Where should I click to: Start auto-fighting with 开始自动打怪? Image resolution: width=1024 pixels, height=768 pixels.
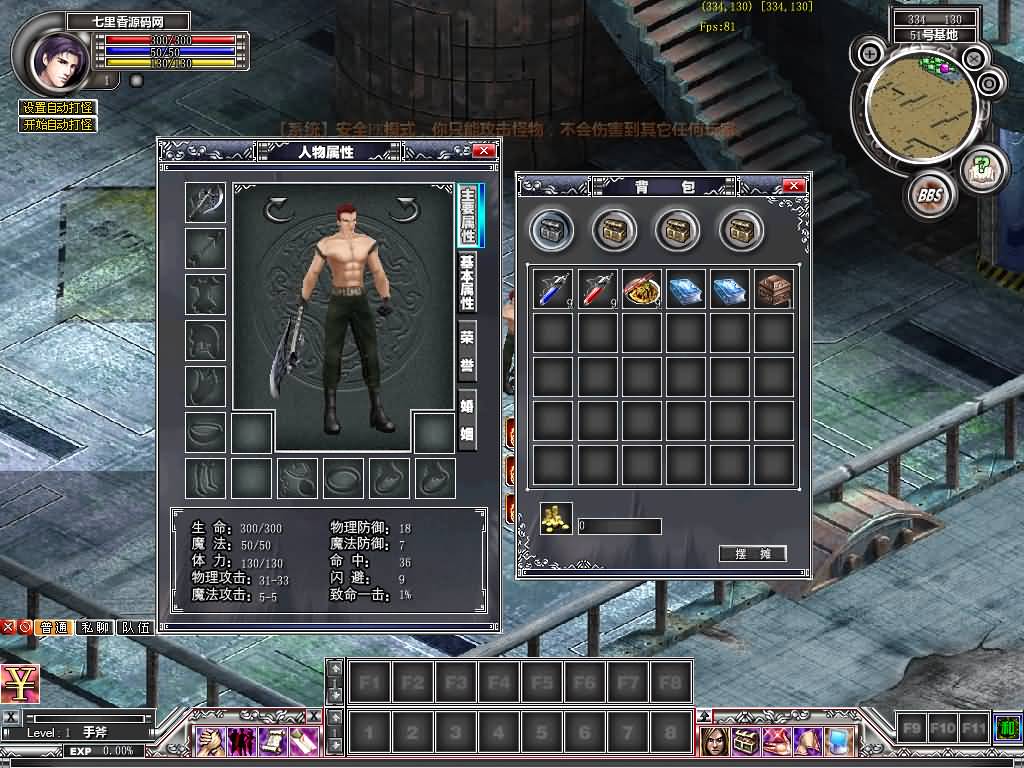coord(58,125)
